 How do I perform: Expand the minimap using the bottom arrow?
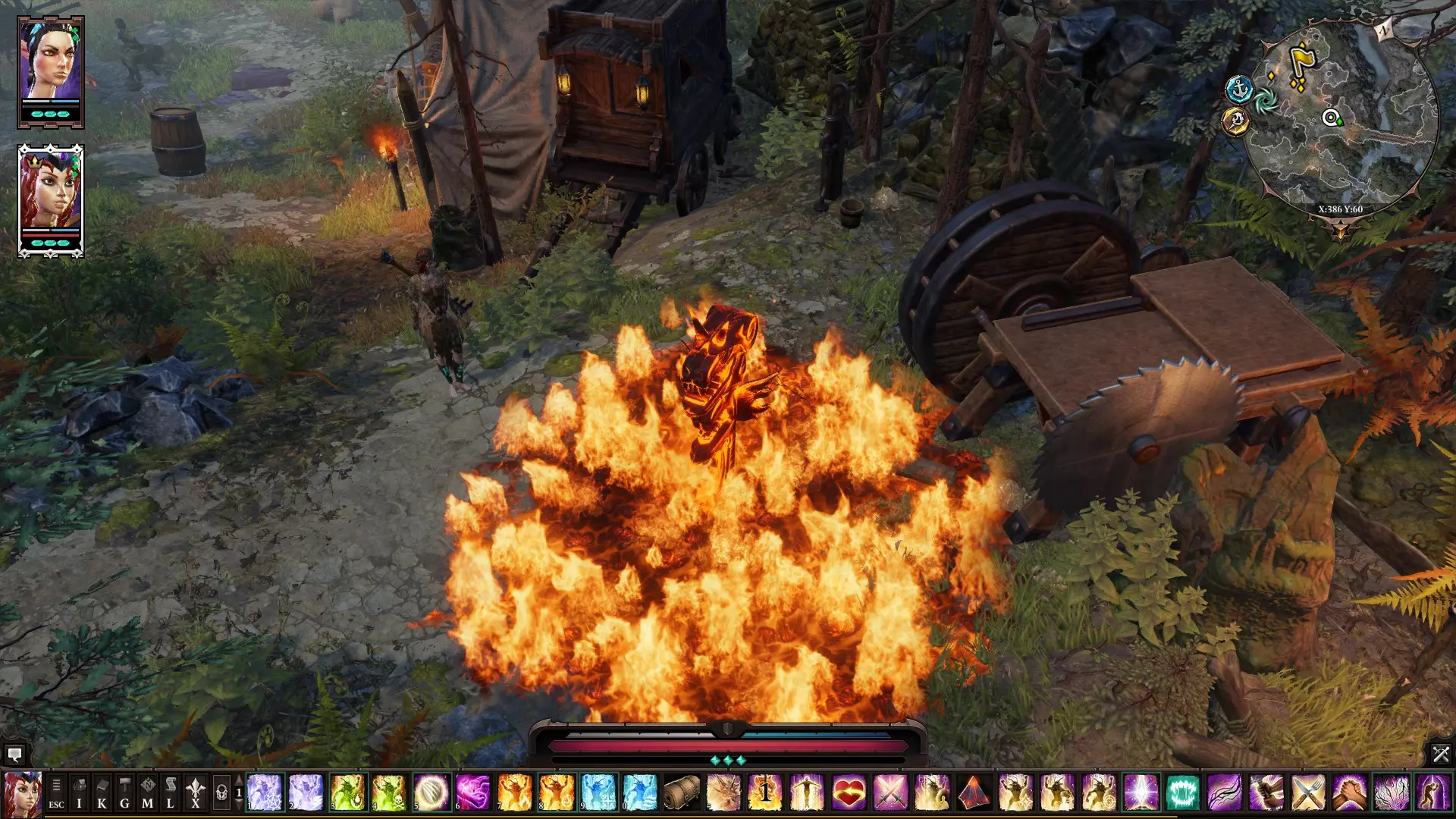tap(1340, 228)
